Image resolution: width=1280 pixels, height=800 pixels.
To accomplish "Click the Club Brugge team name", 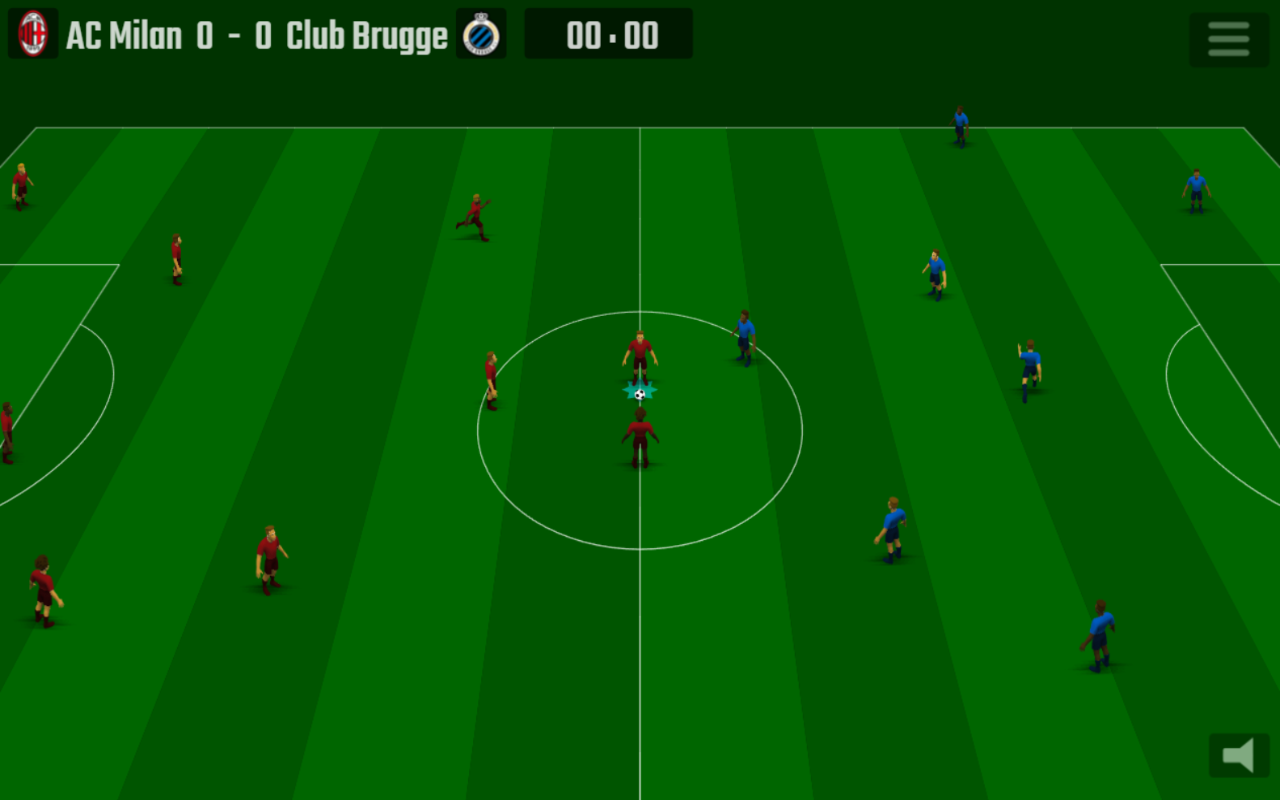I will (368, 35).
